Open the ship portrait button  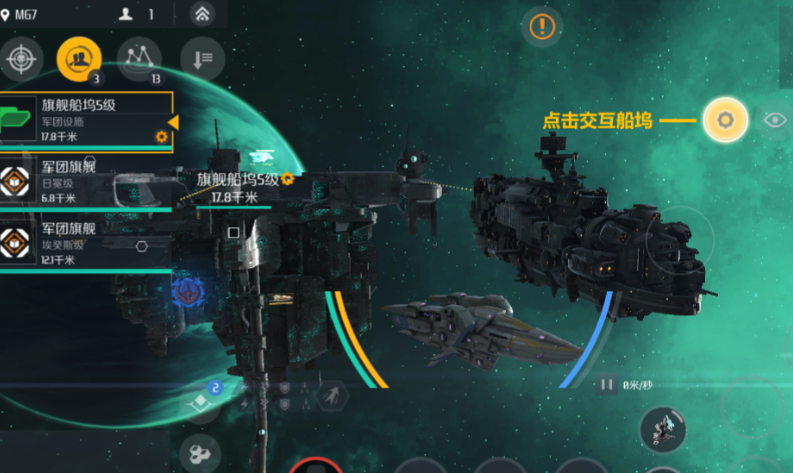pos(662,430)
